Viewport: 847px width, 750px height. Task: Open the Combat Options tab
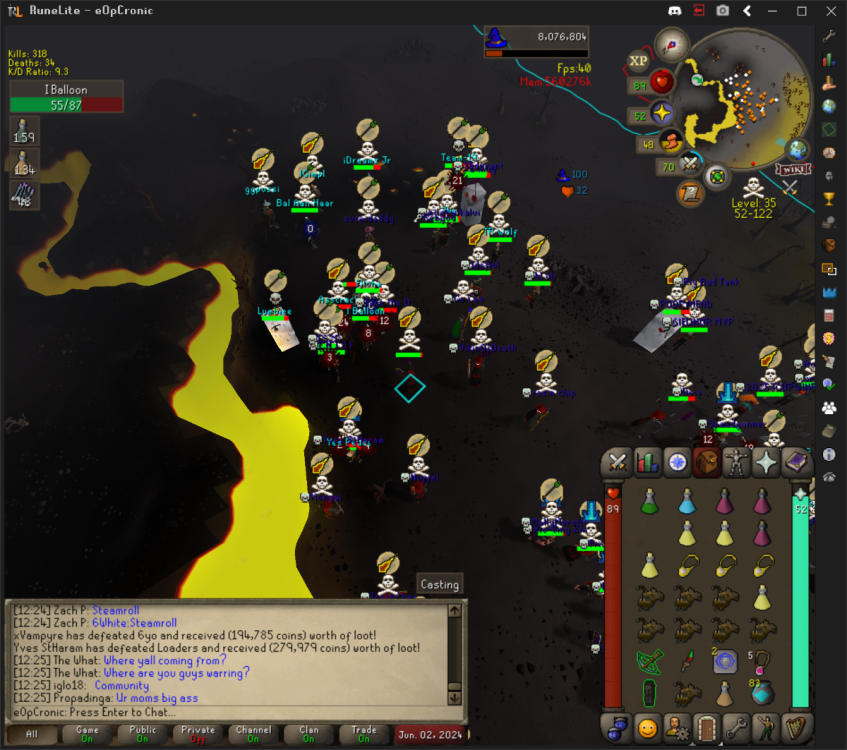[619, 463]
